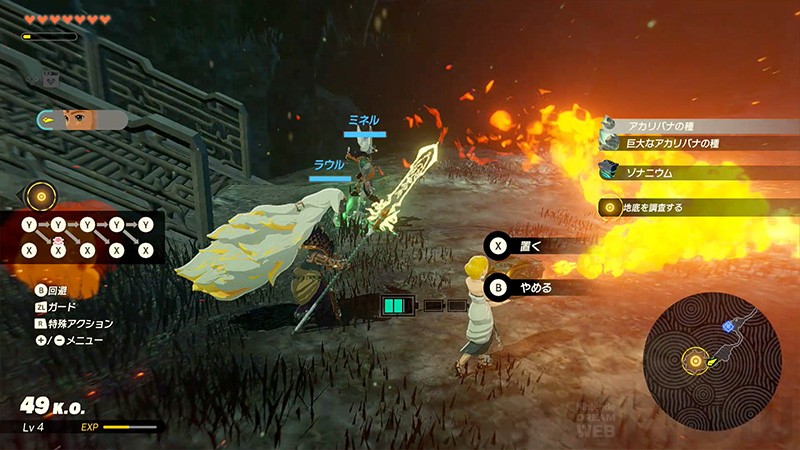Select ally ラウル's name tag
This screenshot has height=450, width=800.
(329, 166)
